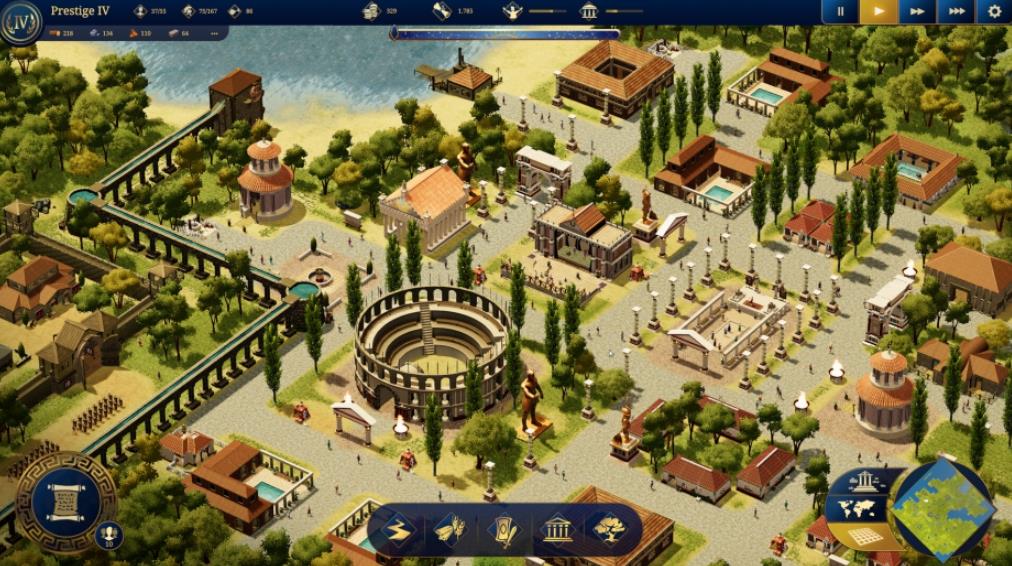Open the settings gear menu
The image size is (1012, 566).
pos(994,12)
